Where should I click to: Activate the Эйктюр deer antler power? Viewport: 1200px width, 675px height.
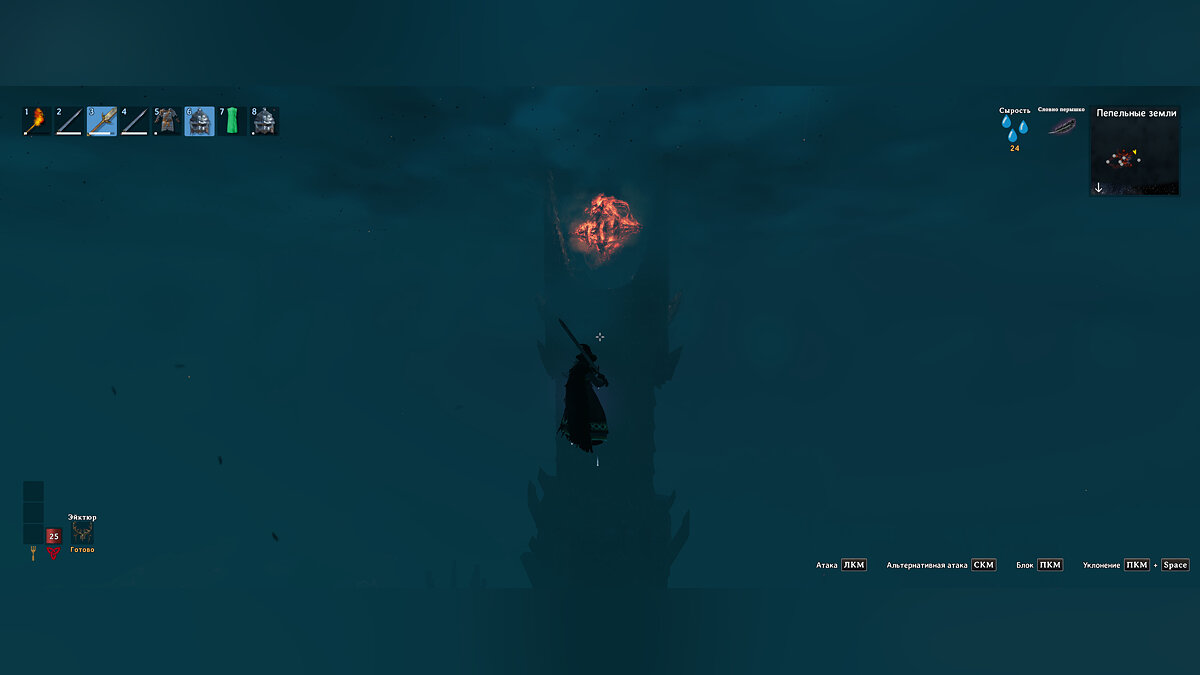pyautogui.click(x=82, y=533)
